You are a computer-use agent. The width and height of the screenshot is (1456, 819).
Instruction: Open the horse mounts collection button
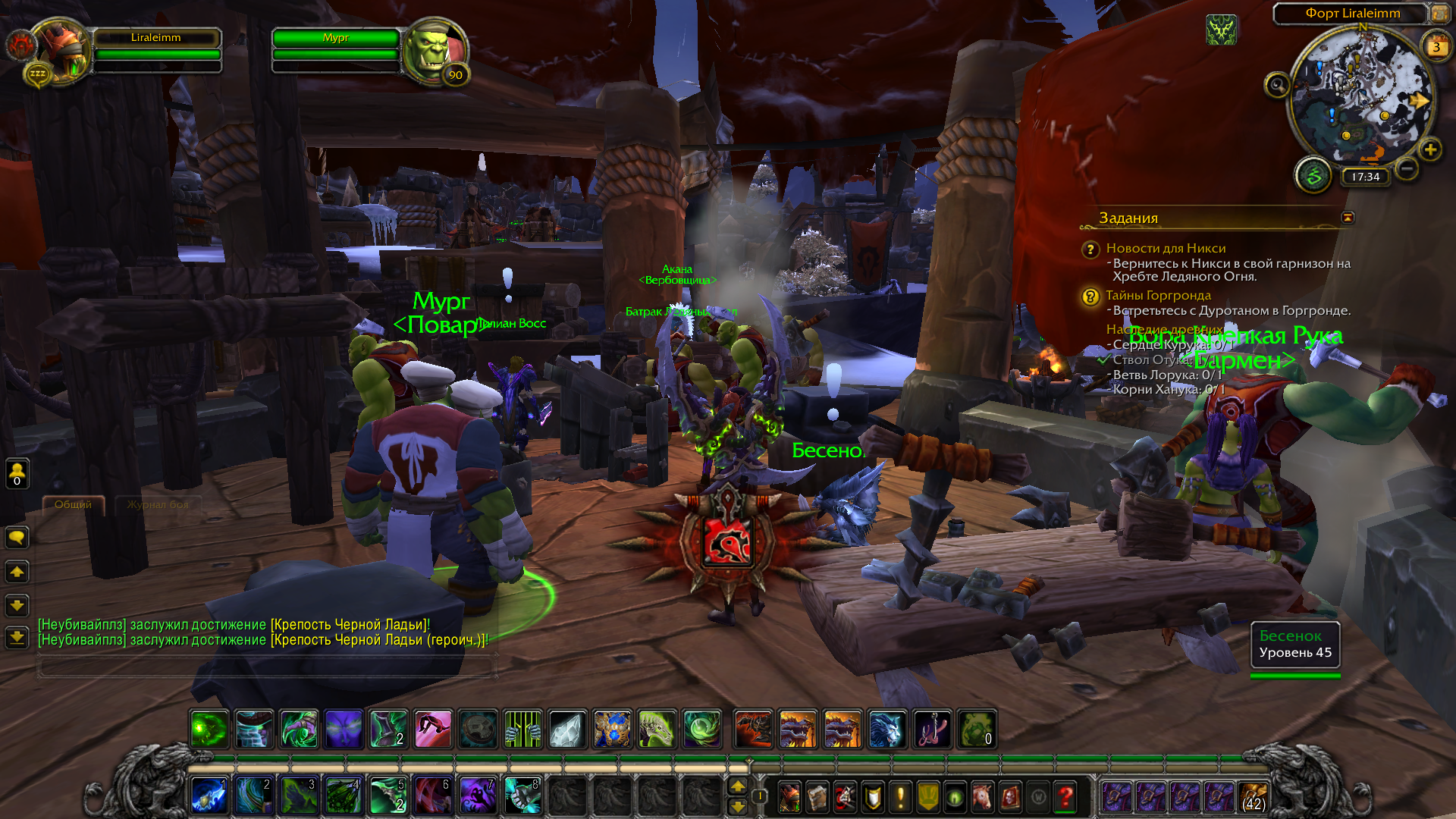click(983, 796)
